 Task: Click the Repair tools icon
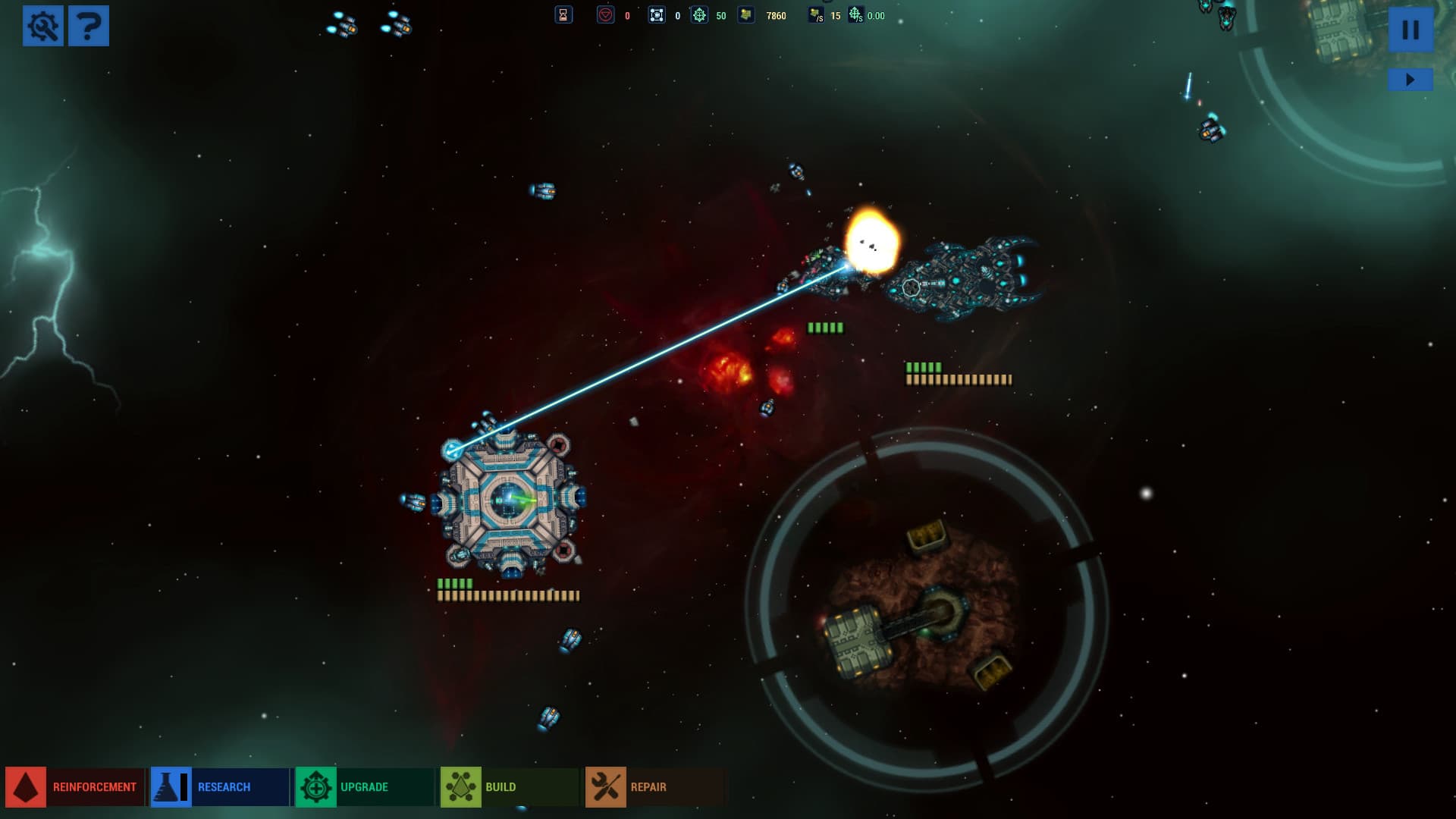pos(604,786)
